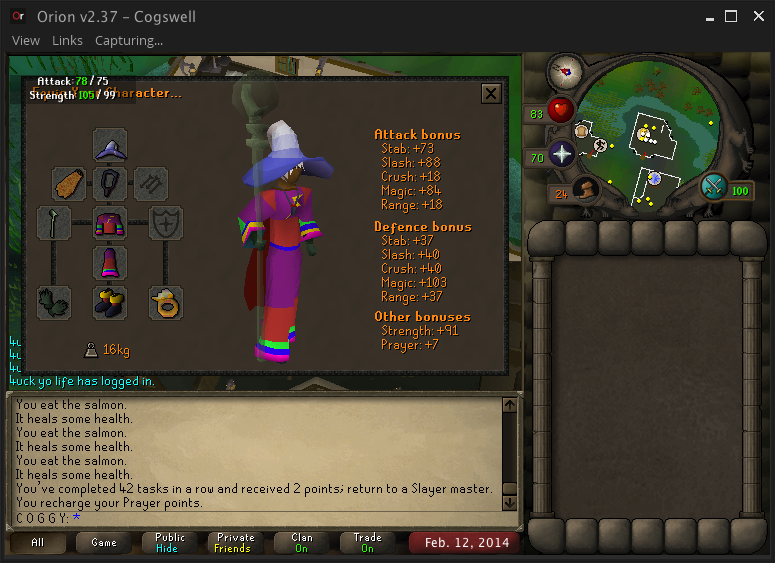Maximize the Orion client window
The width and height of the screenshot is (775, 563).
731,17
